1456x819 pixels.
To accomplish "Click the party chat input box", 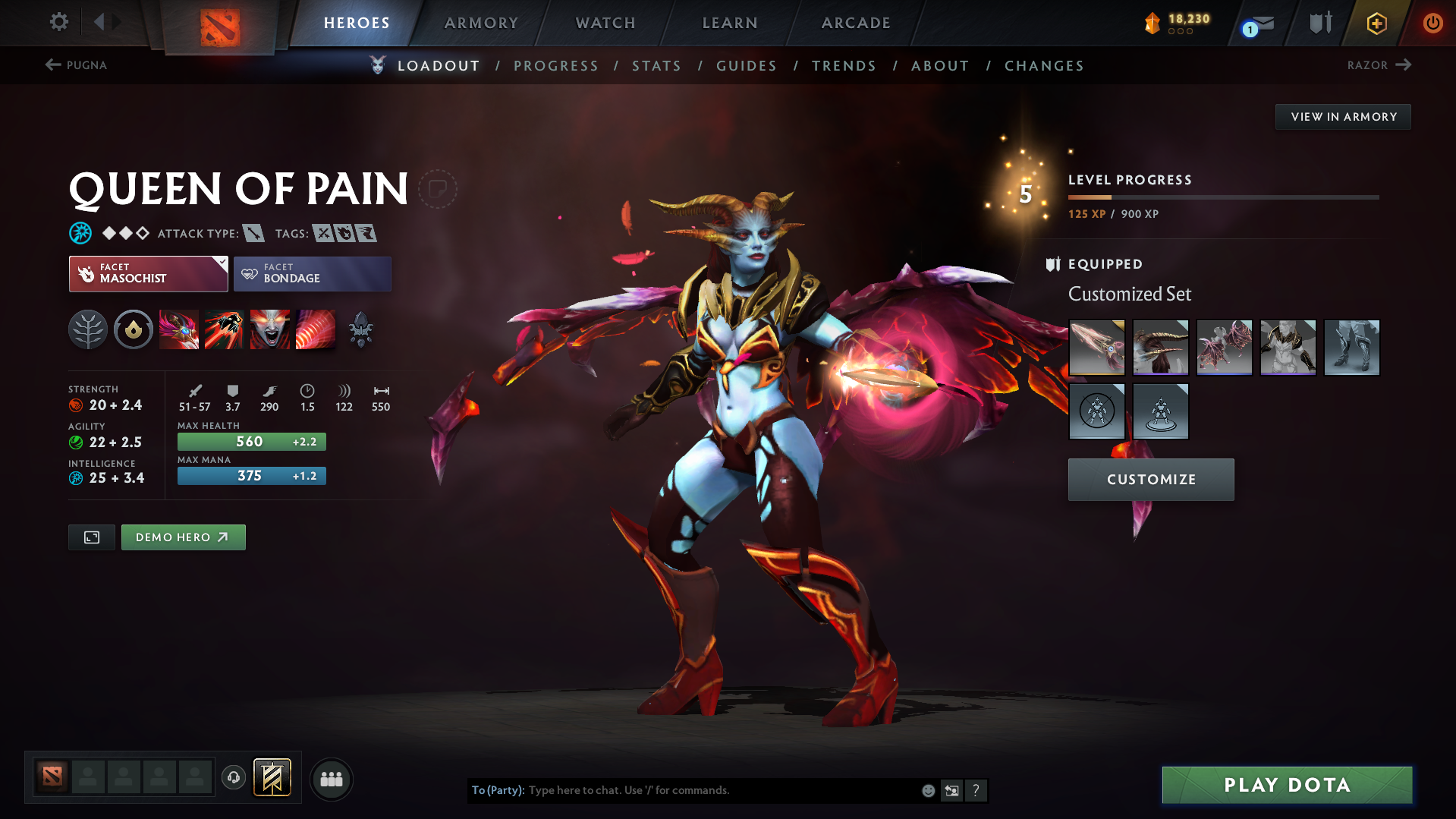I will tap(721, 790).
